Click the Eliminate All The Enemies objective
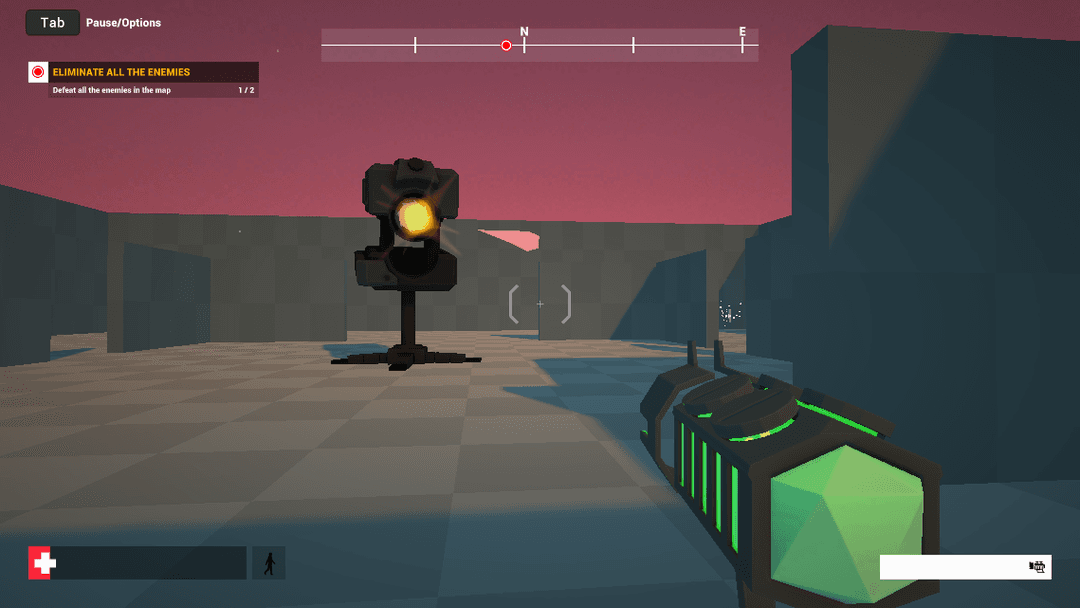Viewport: 1080px width, 608px height. [120, 72]
